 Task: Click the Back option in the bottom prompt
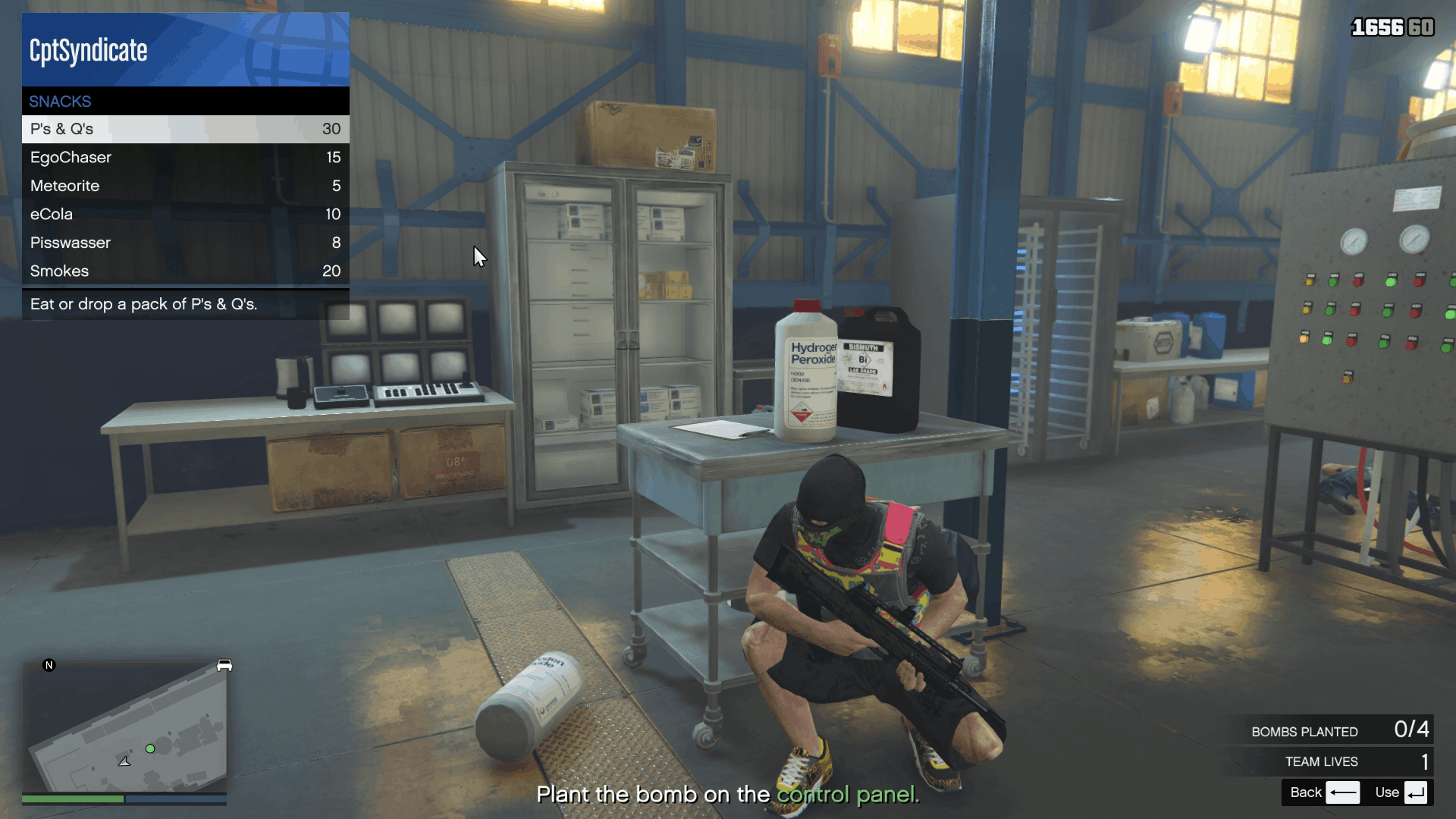click(x=1306, y=792)
